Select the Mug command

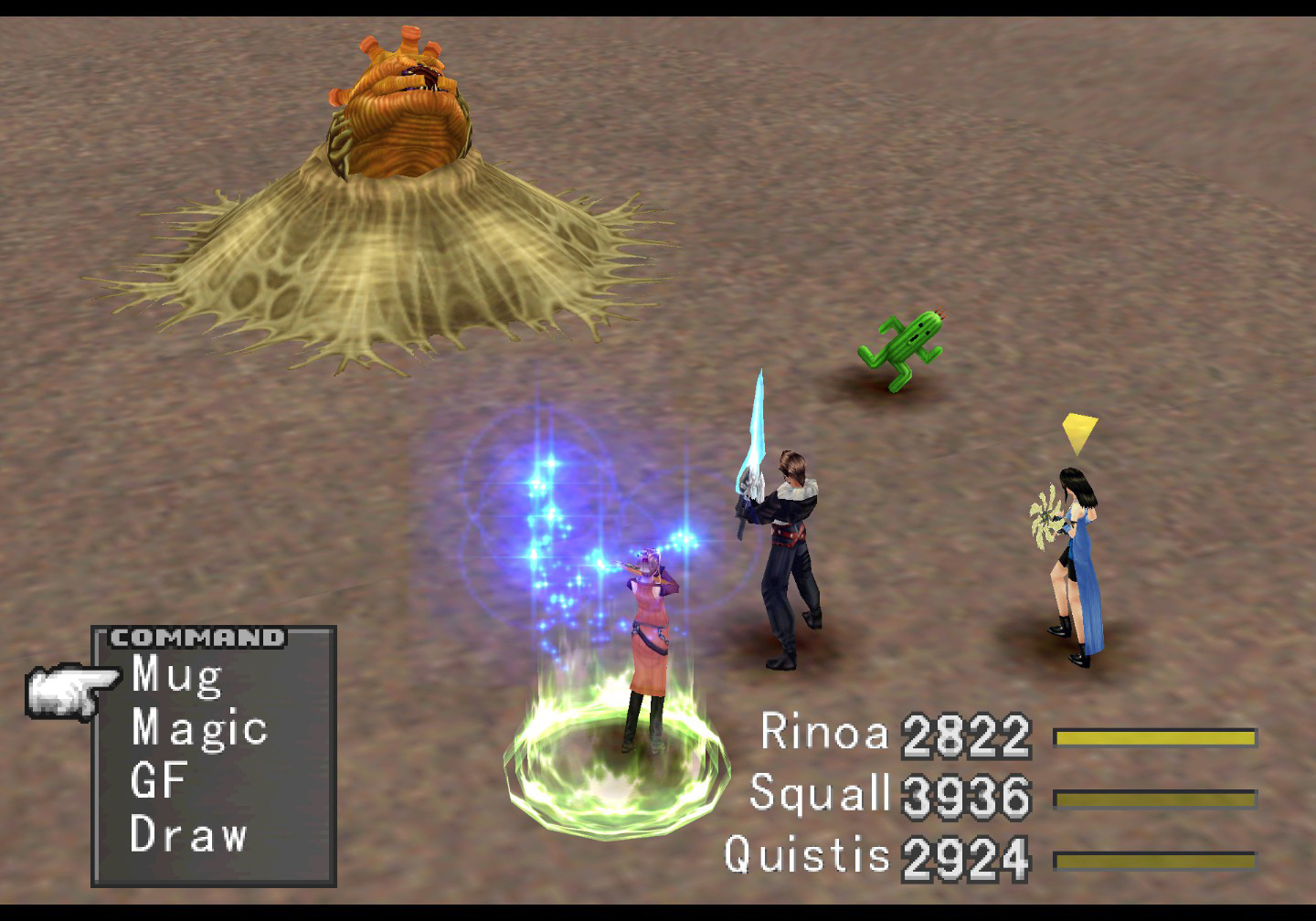pos(177,676)
